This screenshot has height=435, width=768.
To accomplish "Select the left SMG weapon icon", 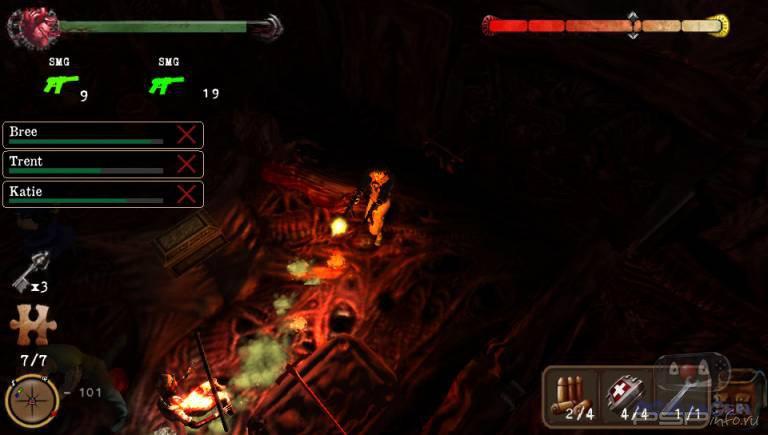I will click(x=58, y=85).
